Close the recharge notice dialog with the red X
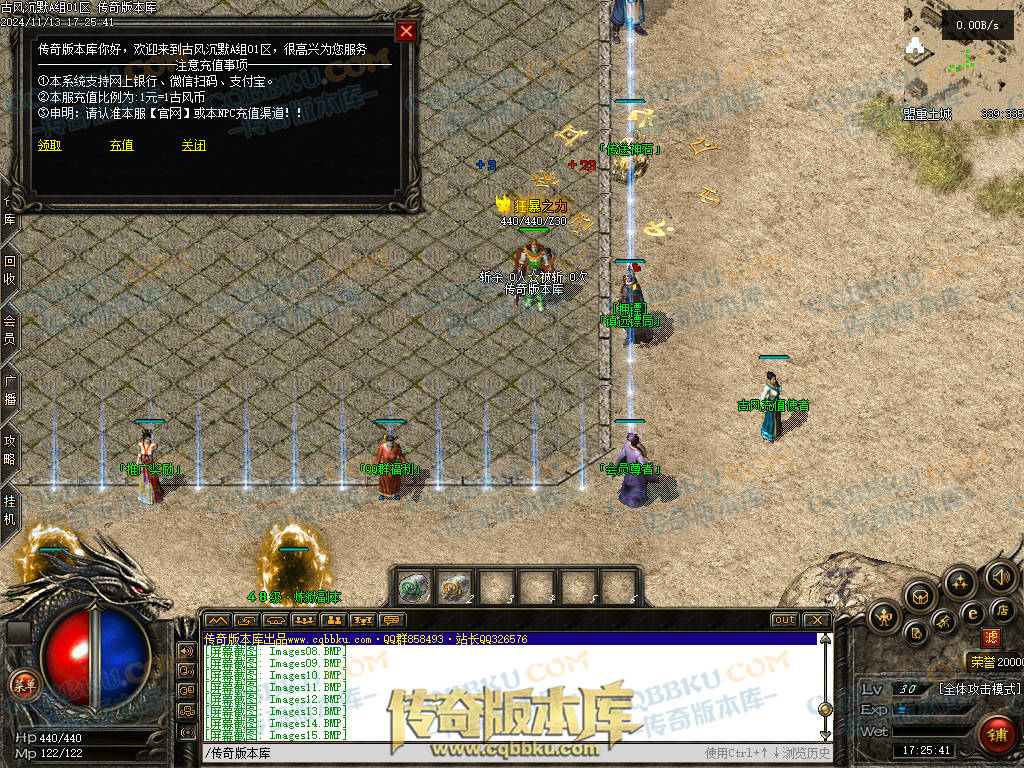The width and height of the screenshot is (1024, 768). [406, 31]
